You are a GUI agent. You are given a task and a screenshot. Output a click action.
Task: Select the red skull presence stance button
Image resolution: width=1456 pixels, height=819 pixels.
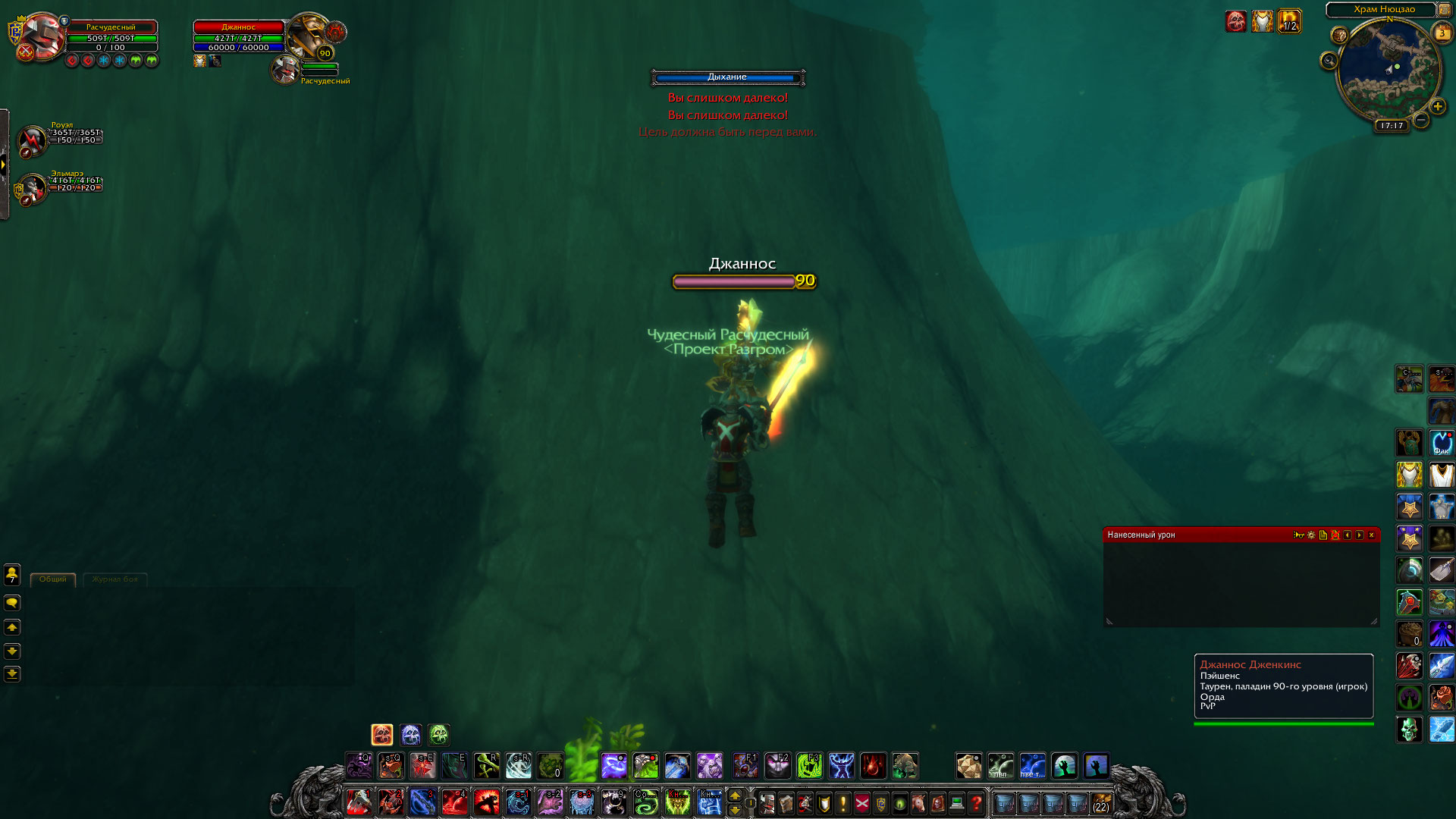coord(382,734)
